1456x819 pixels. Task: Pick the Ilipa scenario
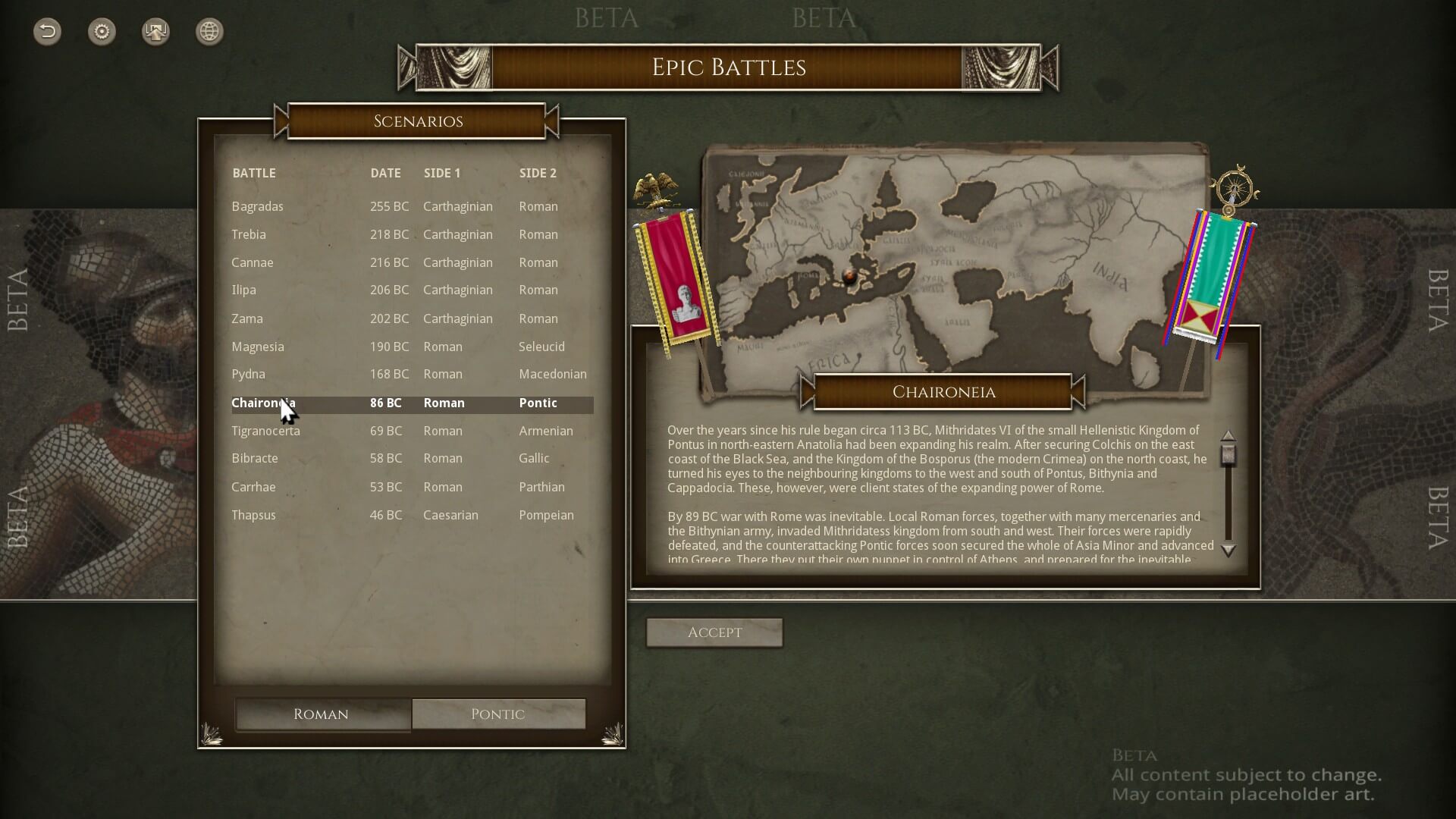click(243, 290)
